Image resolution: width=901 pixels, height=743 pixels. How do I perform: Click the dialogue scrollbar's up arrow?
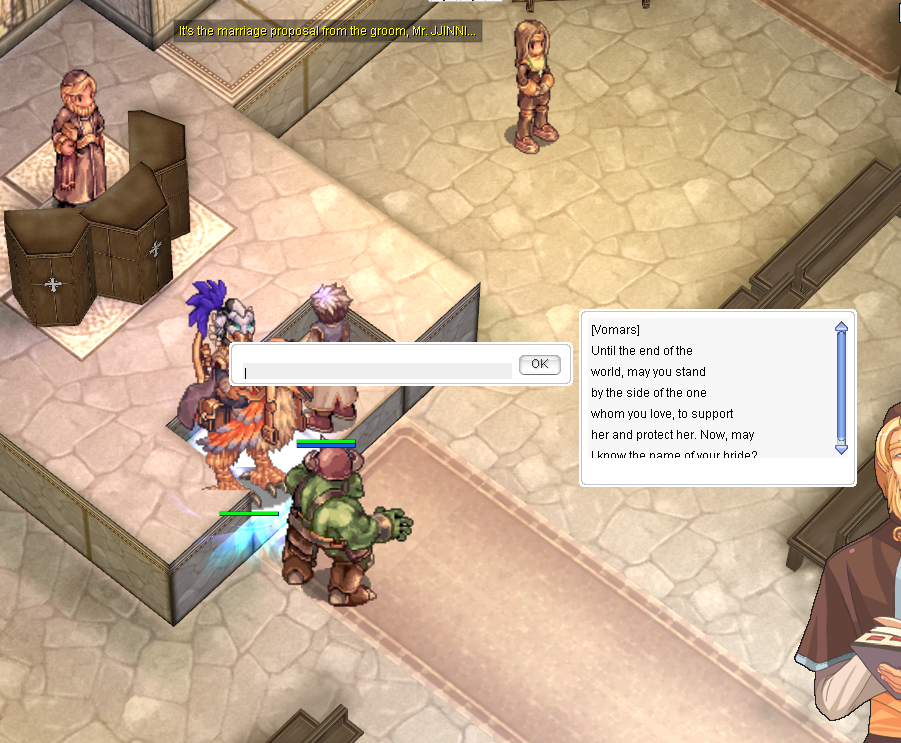[x=841, y=326]
